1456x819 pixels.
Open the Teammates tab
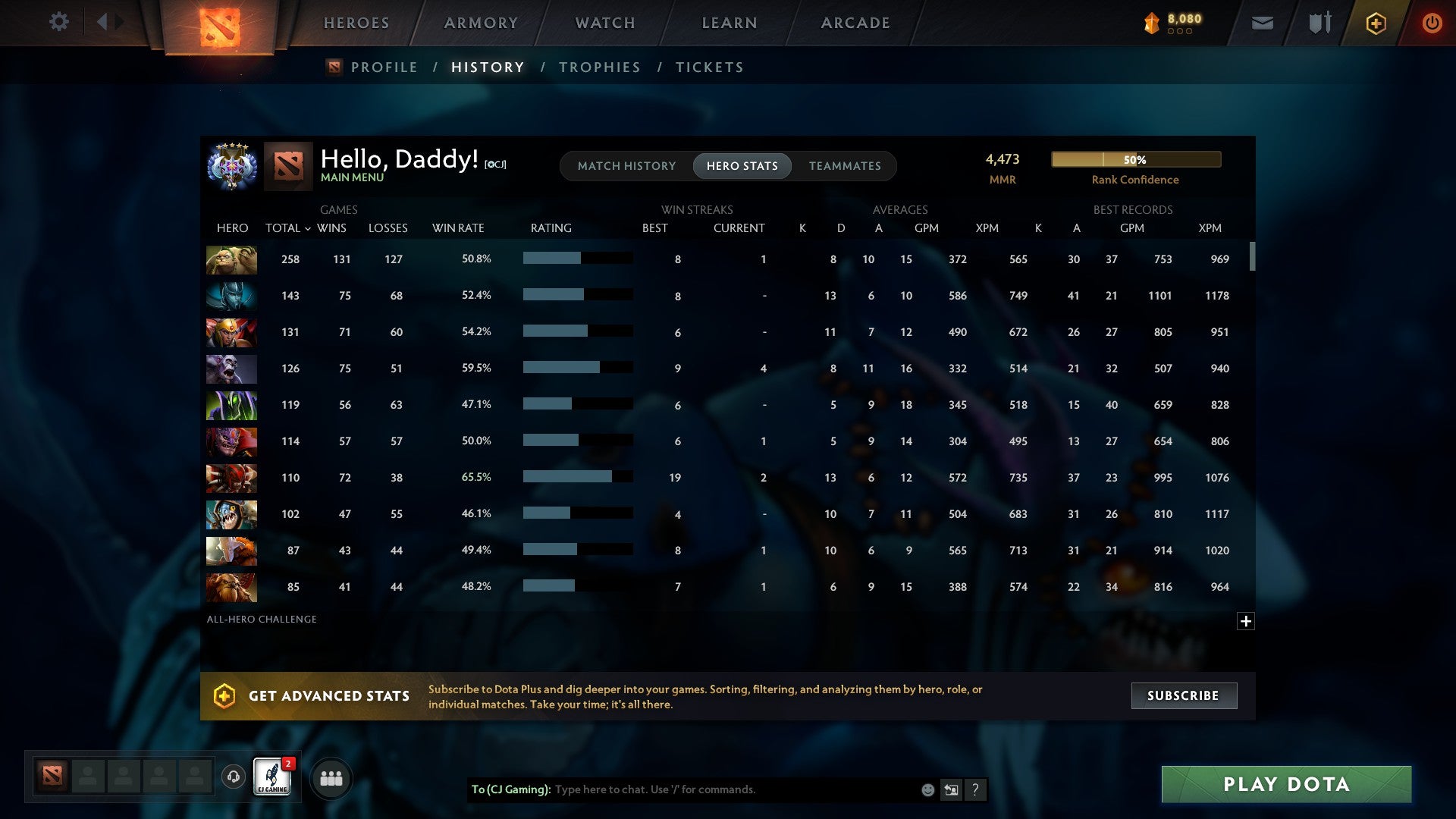tap(845, 166)
